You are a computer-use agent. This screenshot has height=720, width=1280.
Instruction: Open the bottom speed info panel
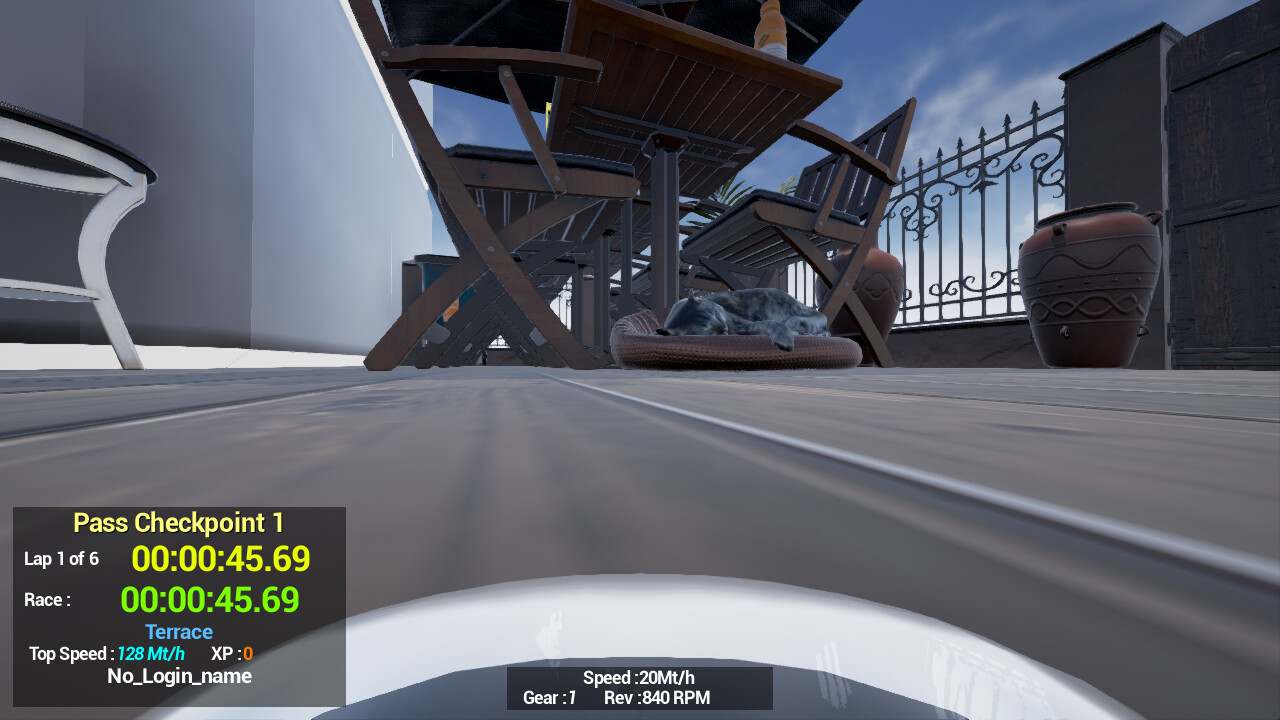[x=639, y=688]
